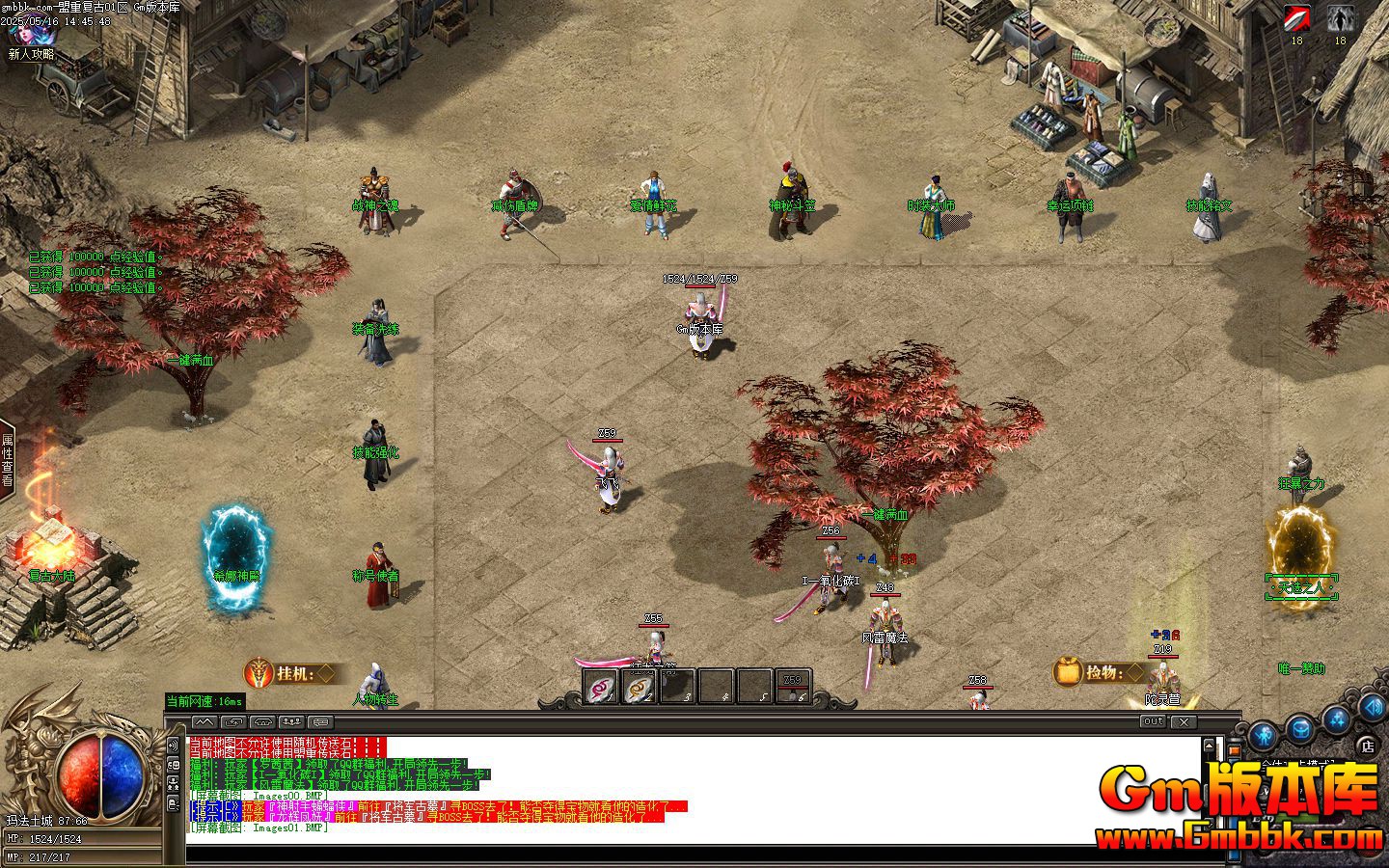1389x868 pixels.
Task: Toggle the 捡物 pickup diamond switch
Action: coord(1134,673)
